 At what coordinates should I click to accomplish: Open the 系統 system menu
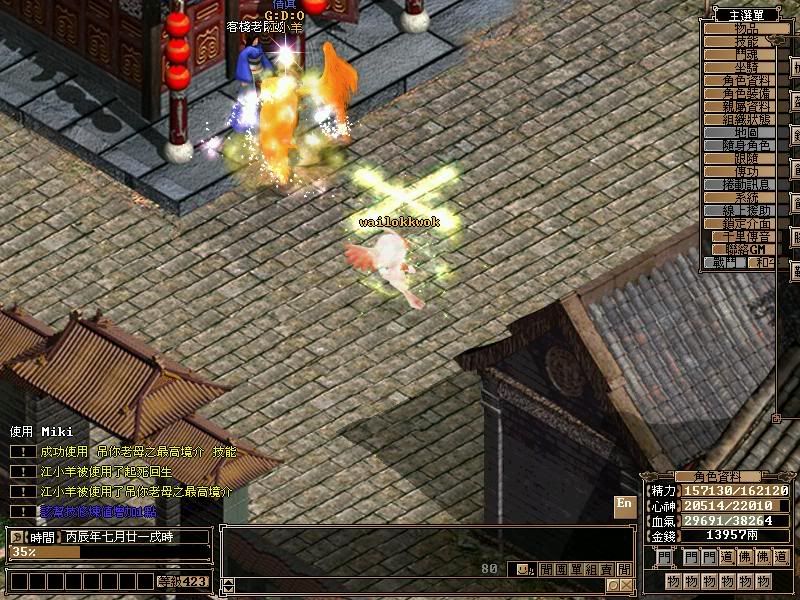pos(738,197)
